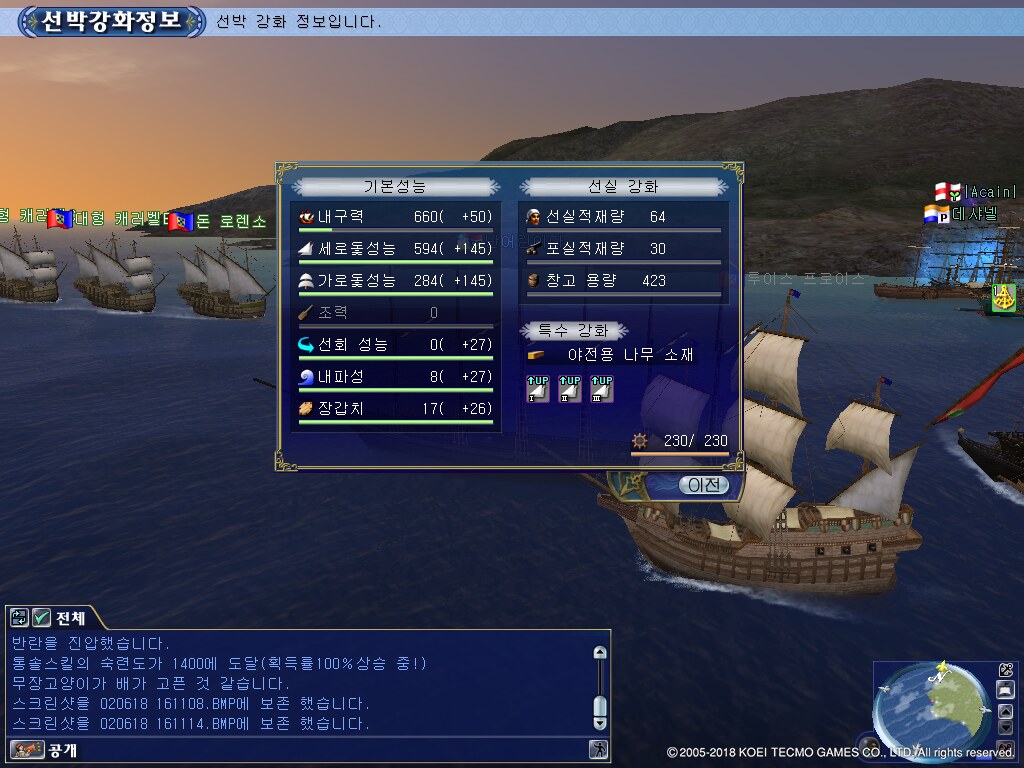Click the anchor icon above minimap buttons
Viewport: 1024px width, 768px height.
tap(1006, 670)
